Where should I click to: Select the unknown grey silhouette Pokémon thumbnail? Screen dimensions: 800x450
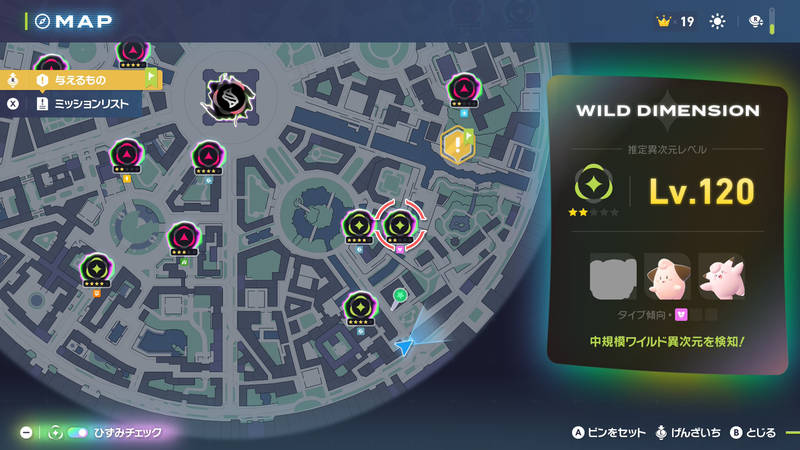point(612,277)
